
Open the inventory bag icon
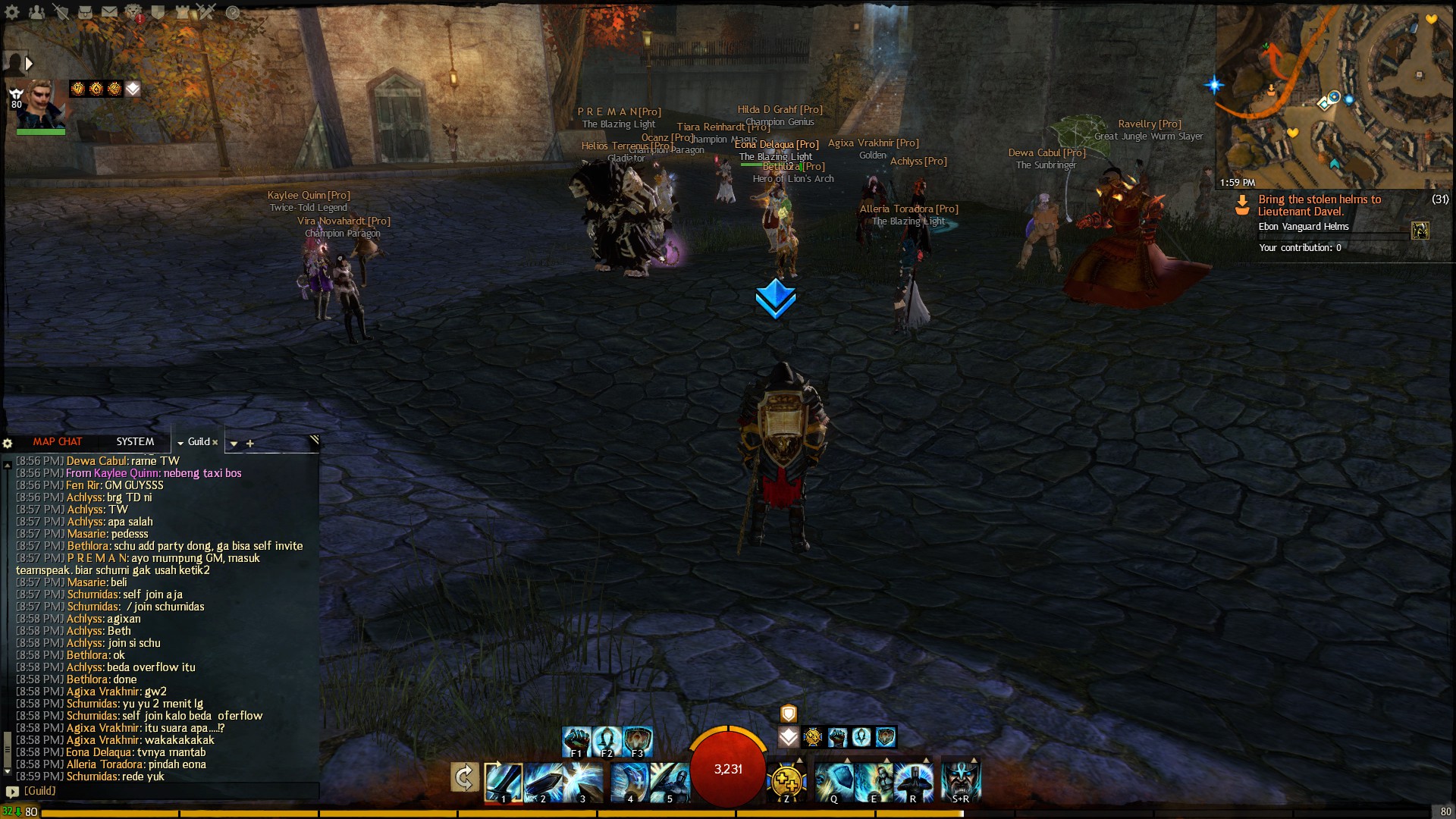point(85,11)
